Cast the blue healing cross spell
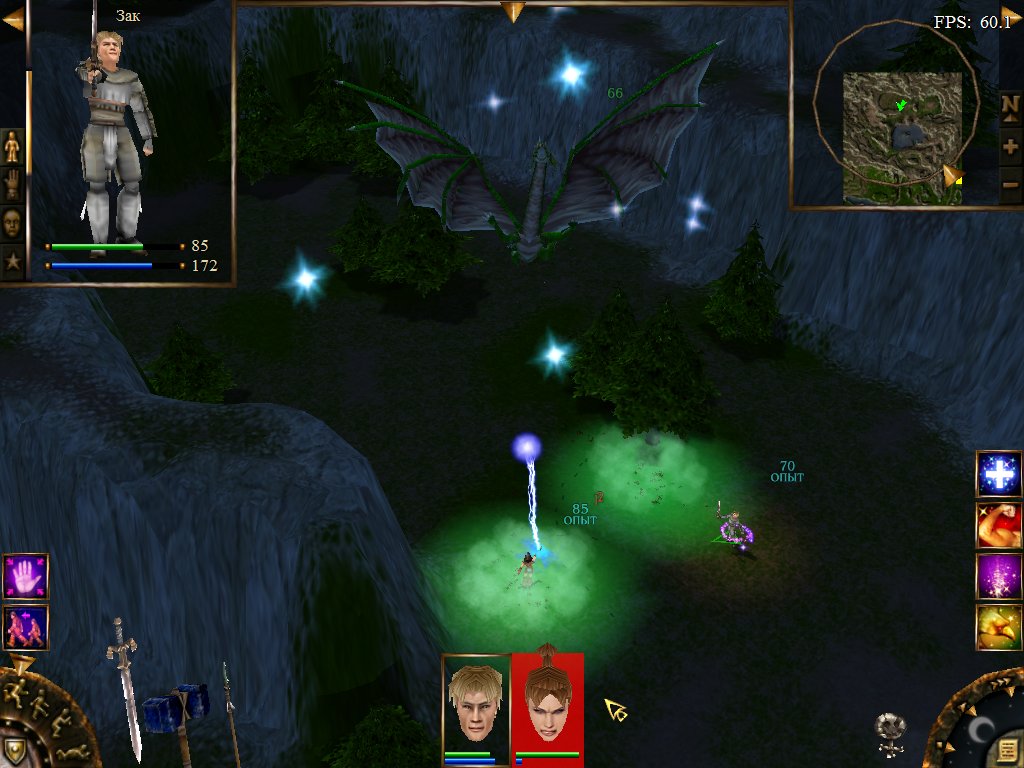Image resolution: width=1024 pixels, height=768 pixels. point(997,473)
